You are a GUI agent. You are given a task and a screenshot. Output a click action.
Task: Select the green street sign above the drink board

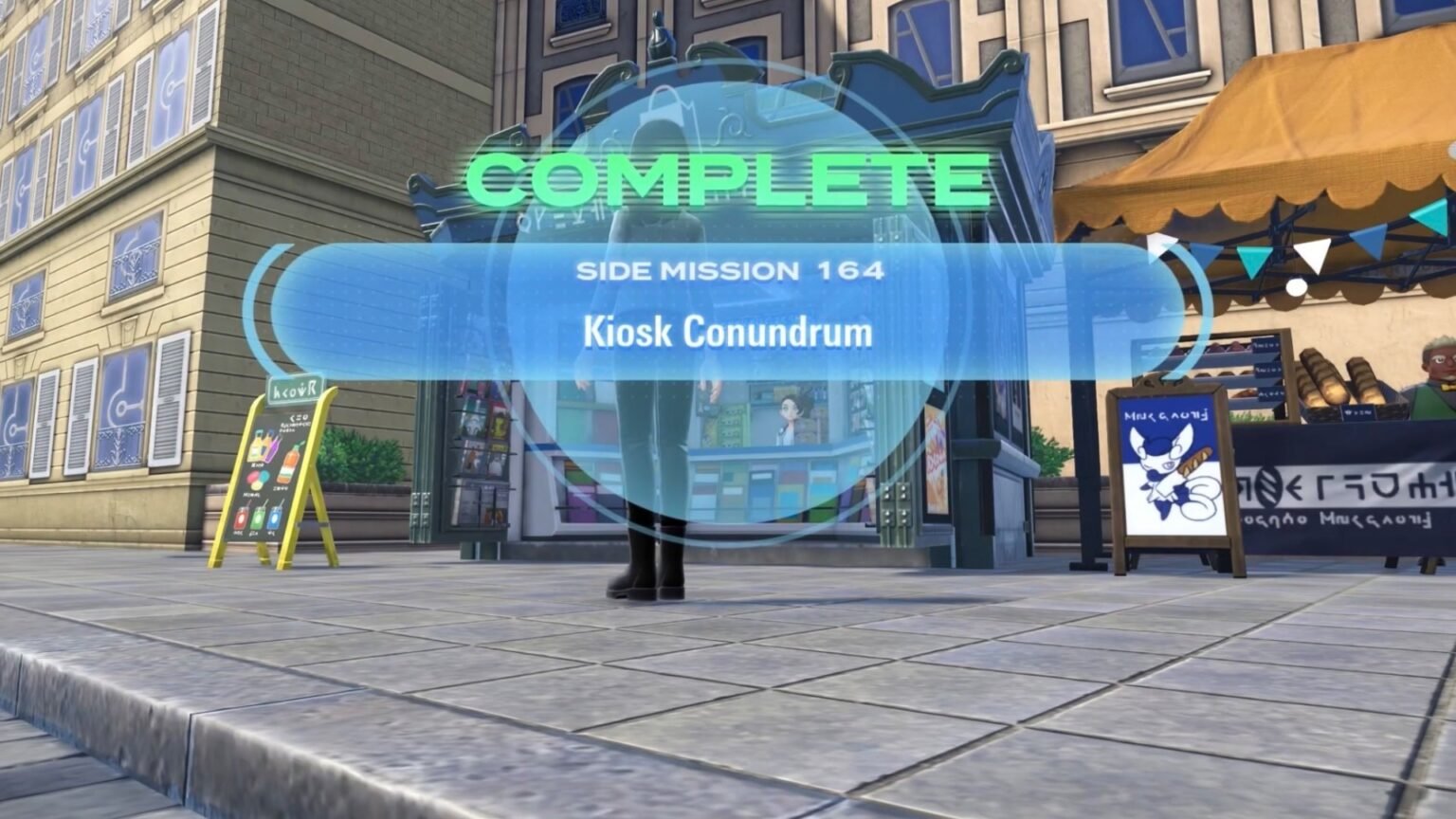click(296, 389)
